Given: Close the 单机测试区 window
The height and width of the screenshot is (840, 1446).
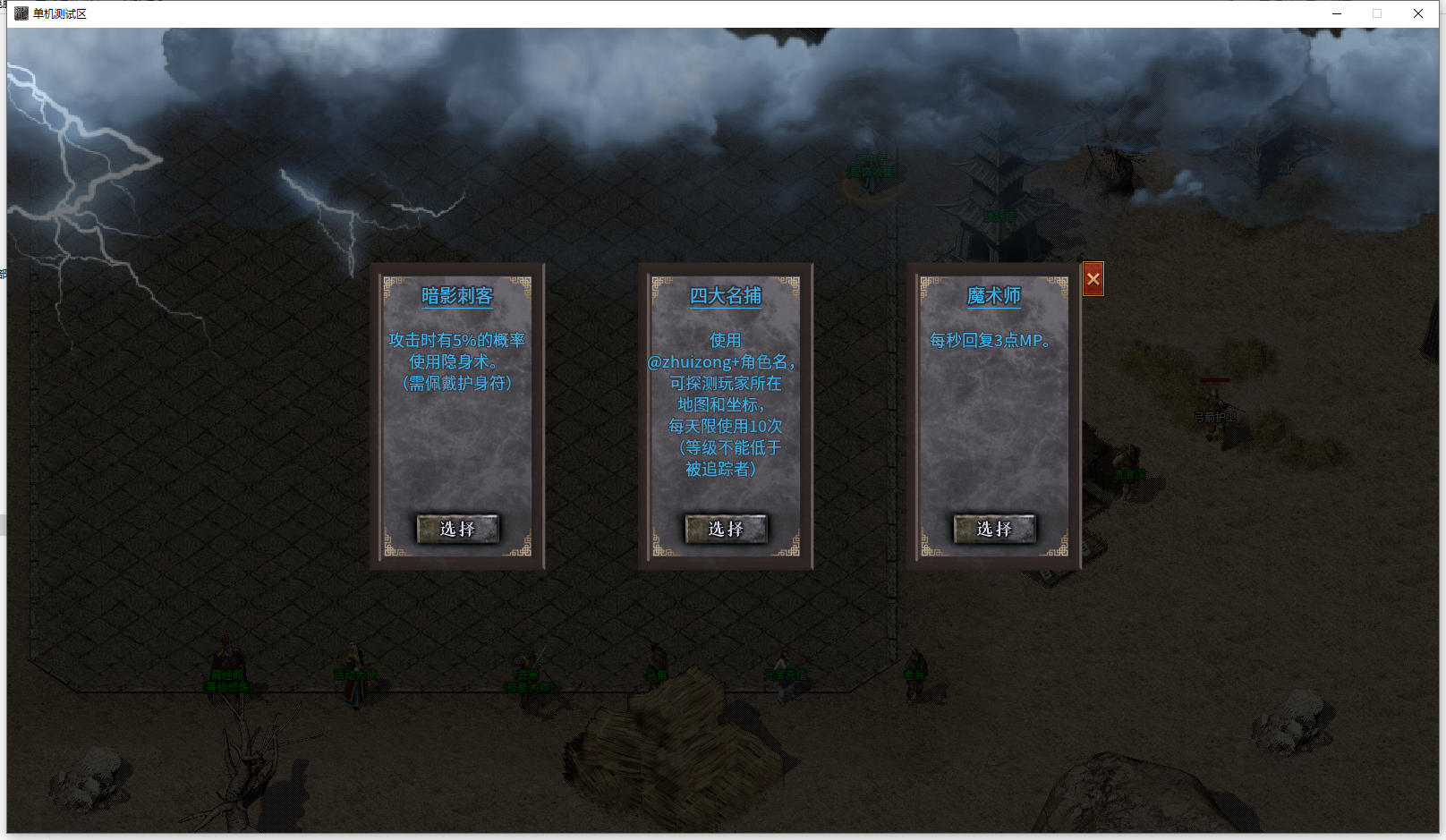Looking at the screenshot, I should 1418,13.
